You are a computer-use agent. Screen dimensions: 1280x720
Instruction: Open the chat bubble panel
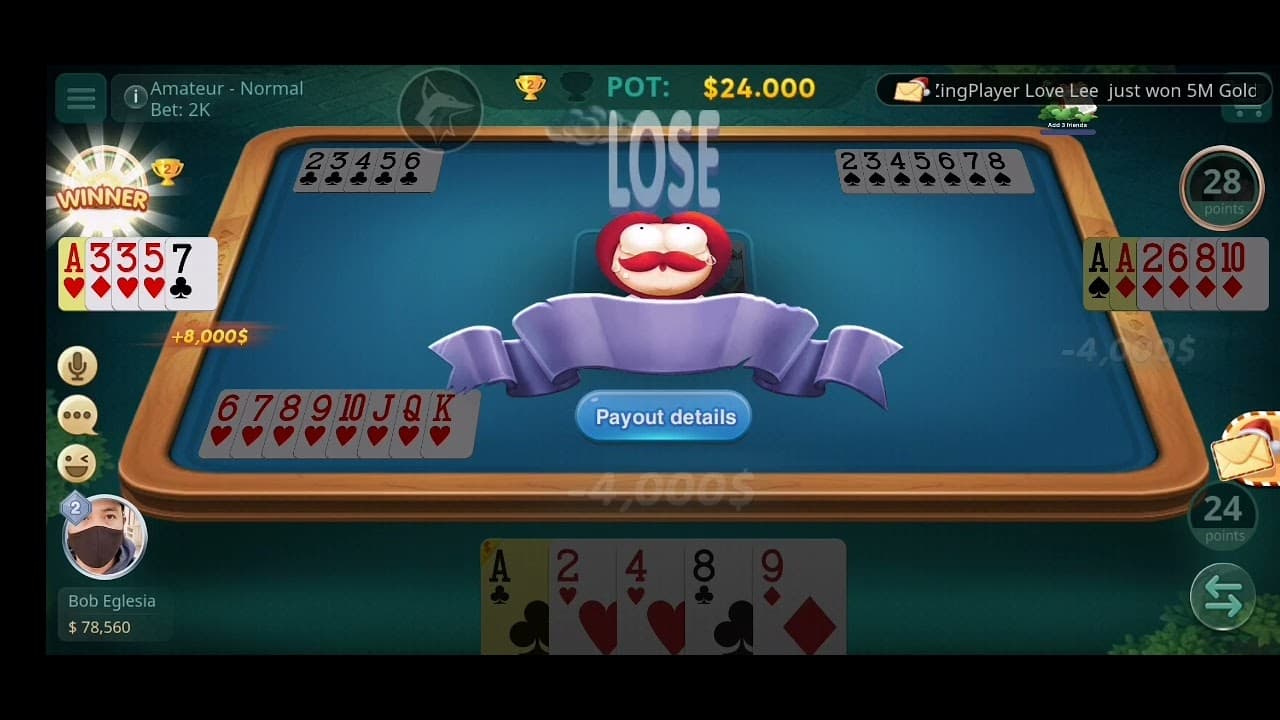coord(77,416)
